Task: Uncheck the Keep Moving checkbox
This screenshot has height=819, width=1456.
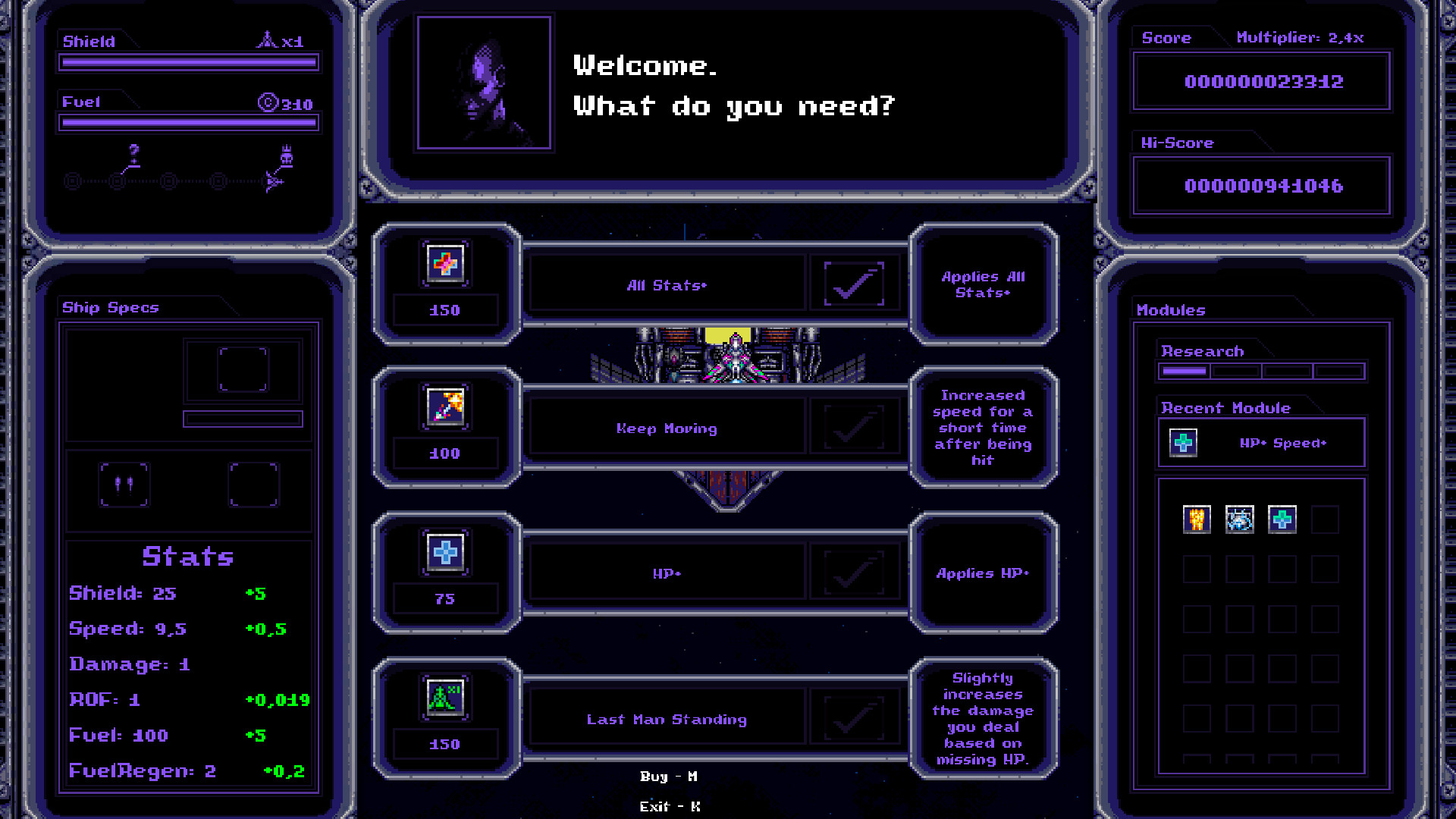Action: click(855, 427)
